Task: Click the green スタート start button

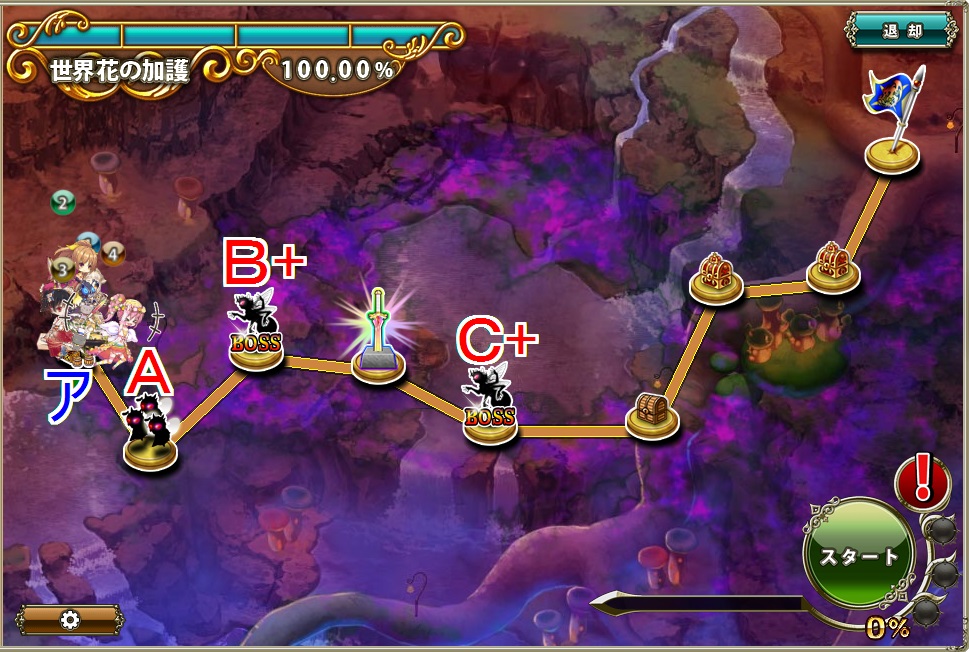Action: point(858,556)
